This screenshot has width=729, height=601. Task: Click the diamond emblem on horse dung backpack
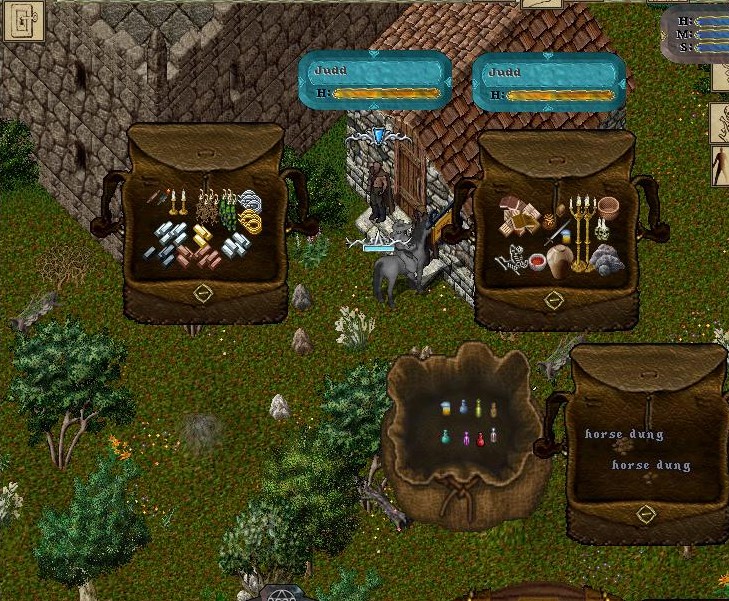click(646, 514)
